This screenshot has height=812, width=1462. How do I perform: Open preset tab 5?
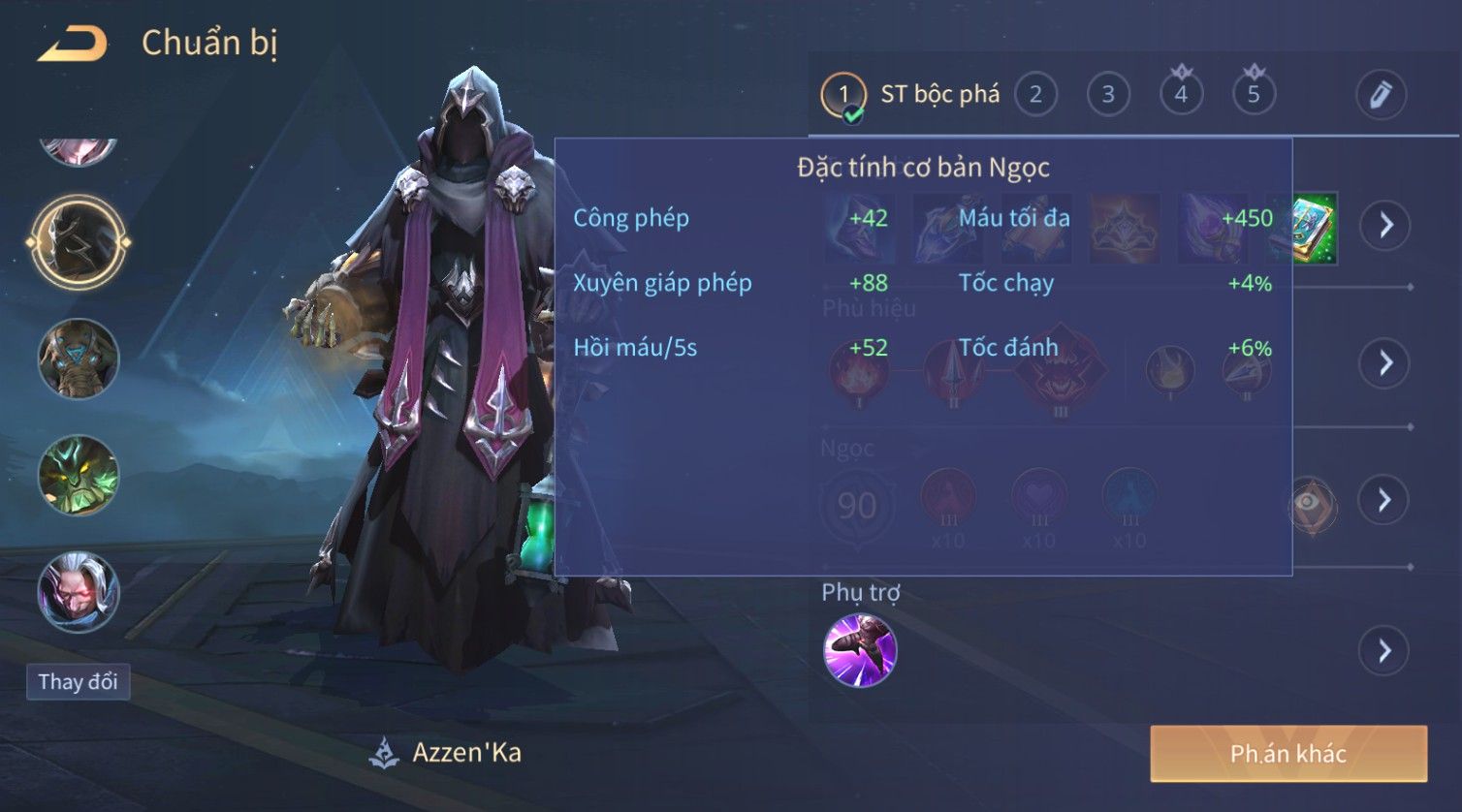(x=1254, y=95)
